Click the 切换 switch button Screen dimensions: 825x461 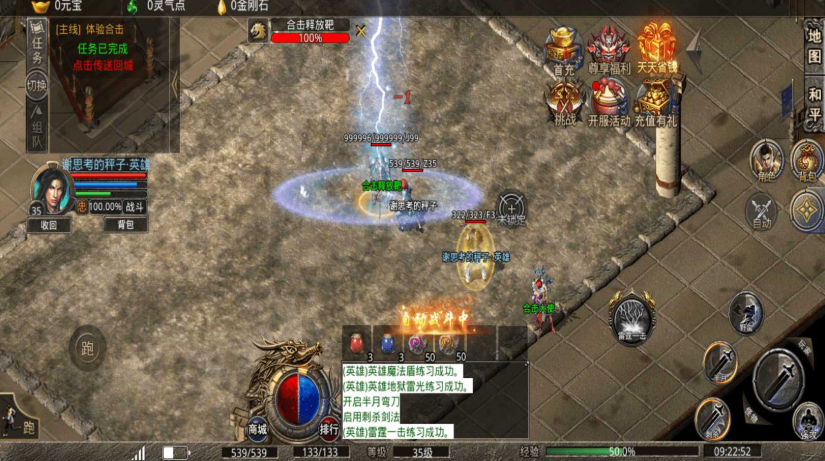(x=37, y=85)
